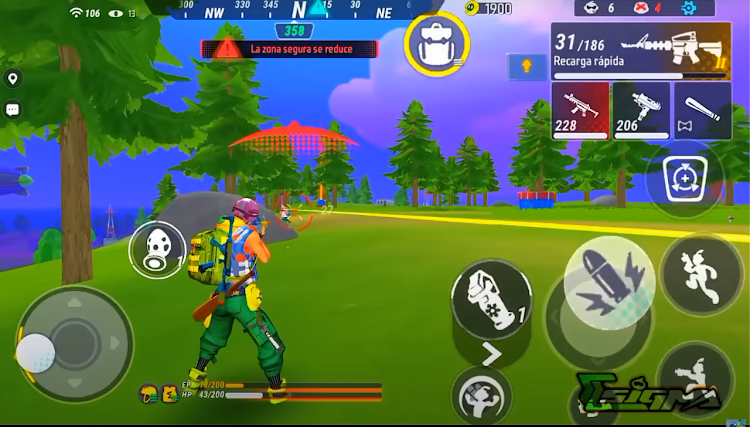Tap the yellow up-arrow button

(527, 67)
